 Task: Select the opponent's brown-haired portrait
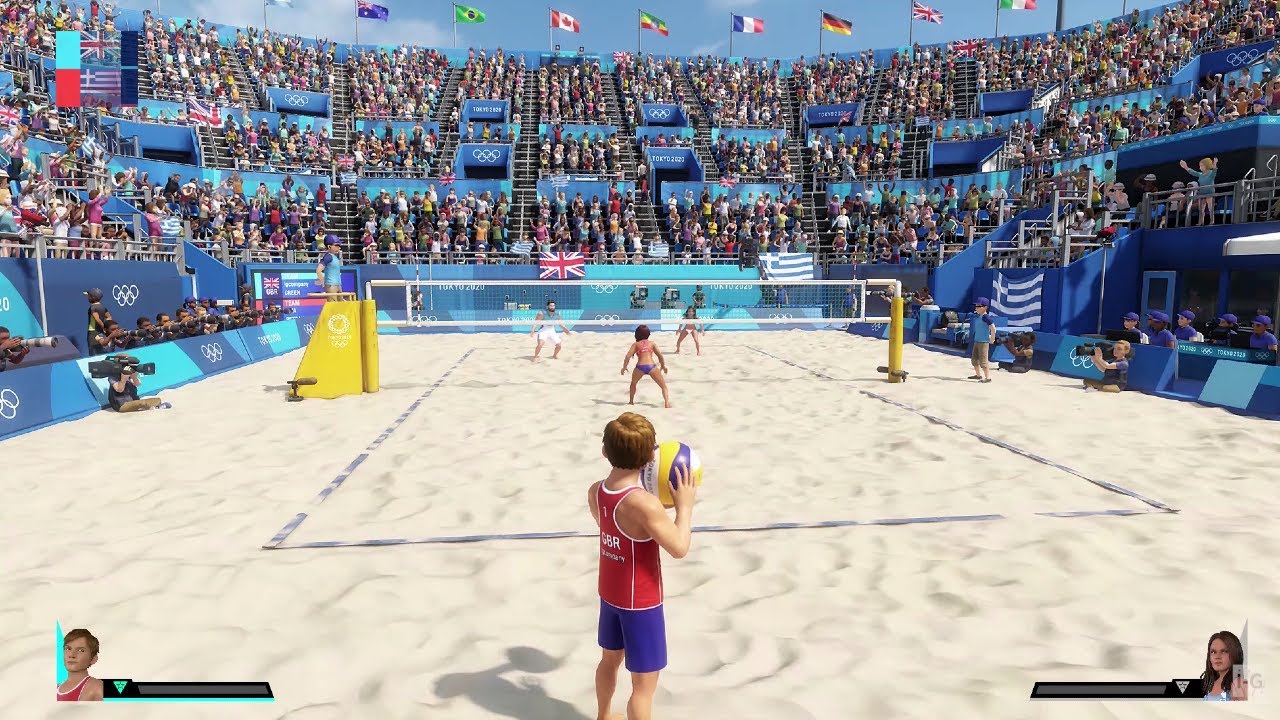pos(1222,665)
